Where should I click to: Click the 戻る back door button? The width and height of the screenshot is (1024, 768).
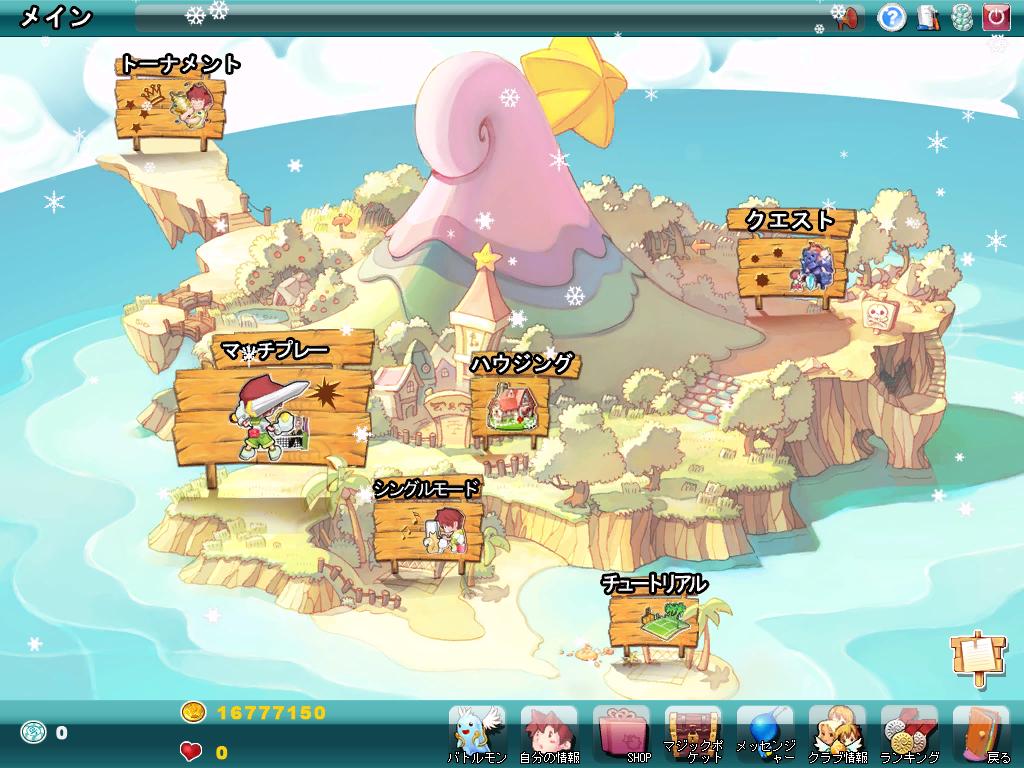981,733
